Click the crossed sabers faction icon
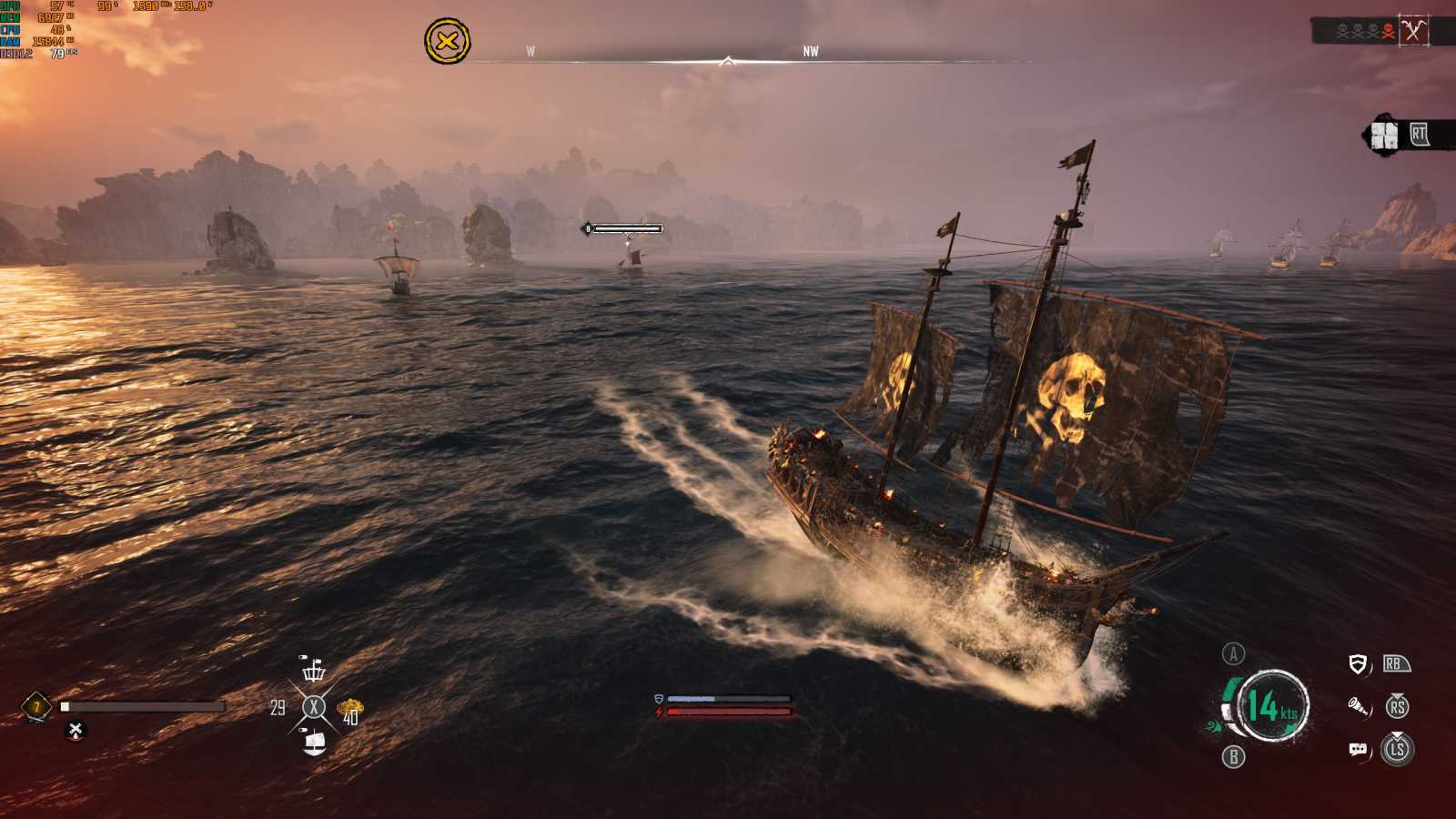Viewport: 1456px width, 819px height. 1413,31
